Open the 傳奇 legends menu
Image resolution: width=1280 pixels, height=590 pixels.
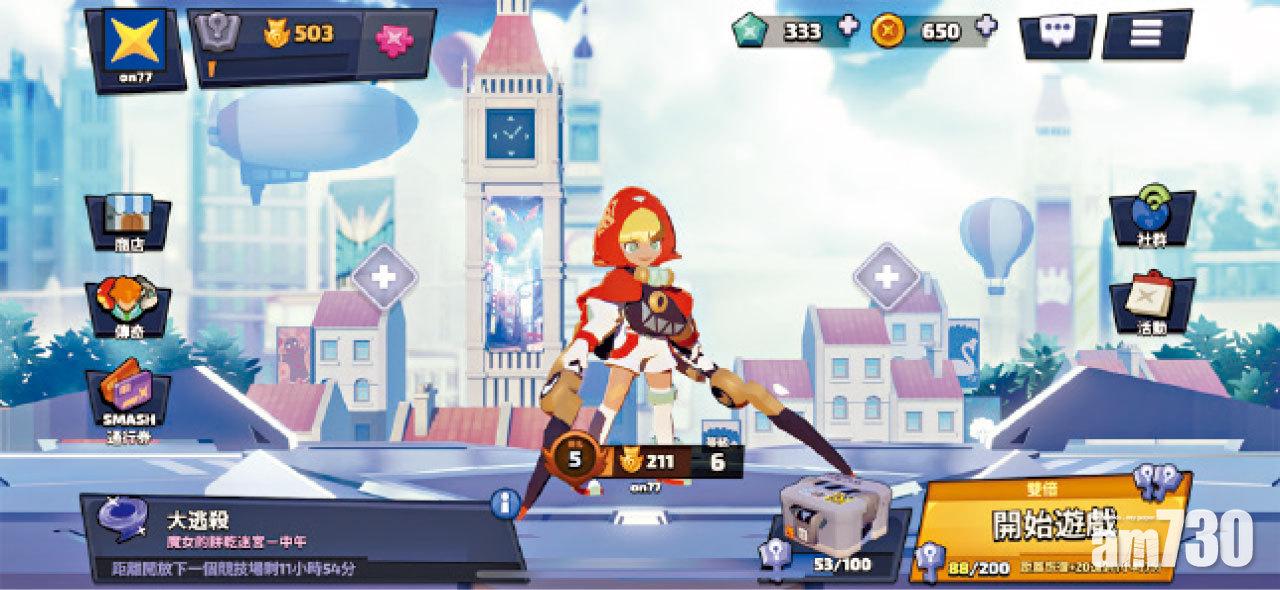(x=128, y=307)
